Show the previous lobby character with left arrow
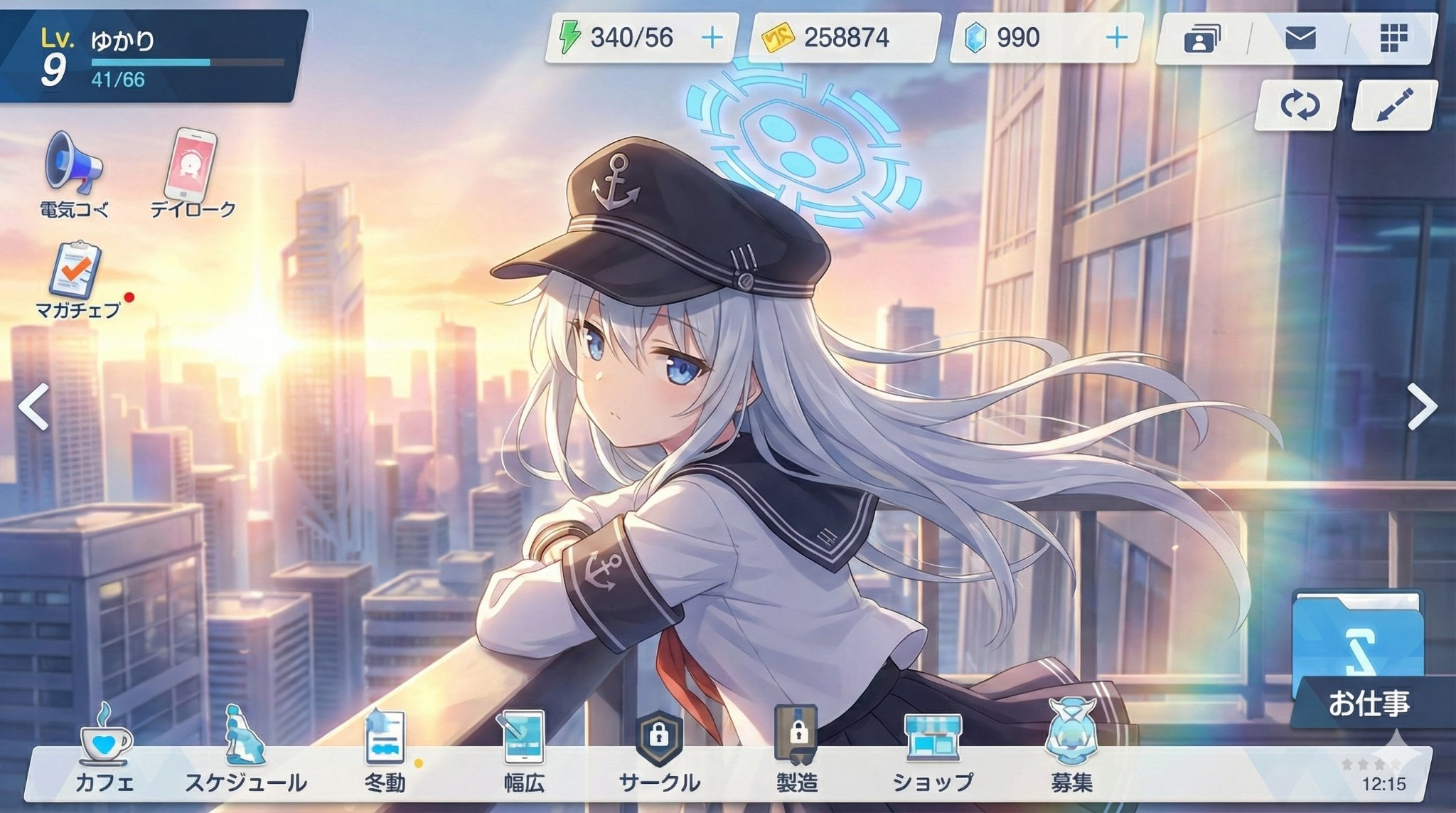 pos(33,407)
